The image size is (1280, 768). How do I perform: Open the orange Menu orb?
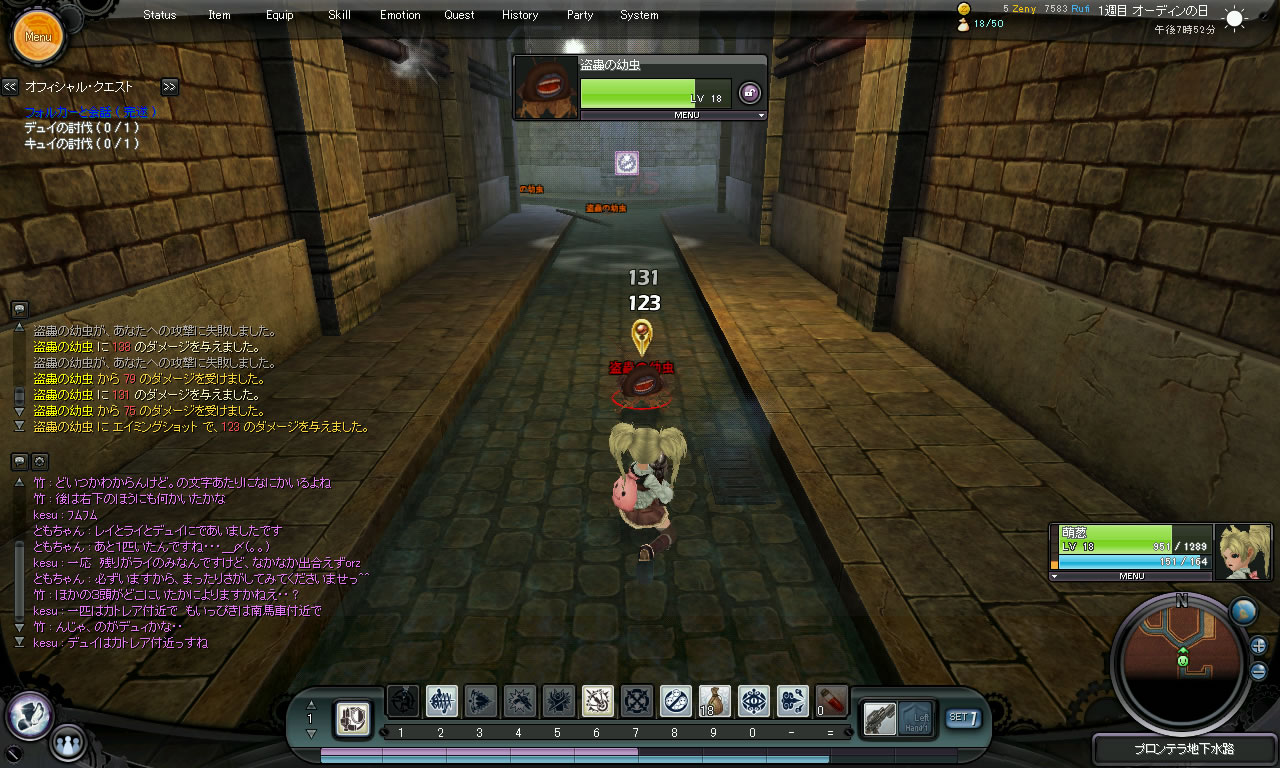[38, 36]
